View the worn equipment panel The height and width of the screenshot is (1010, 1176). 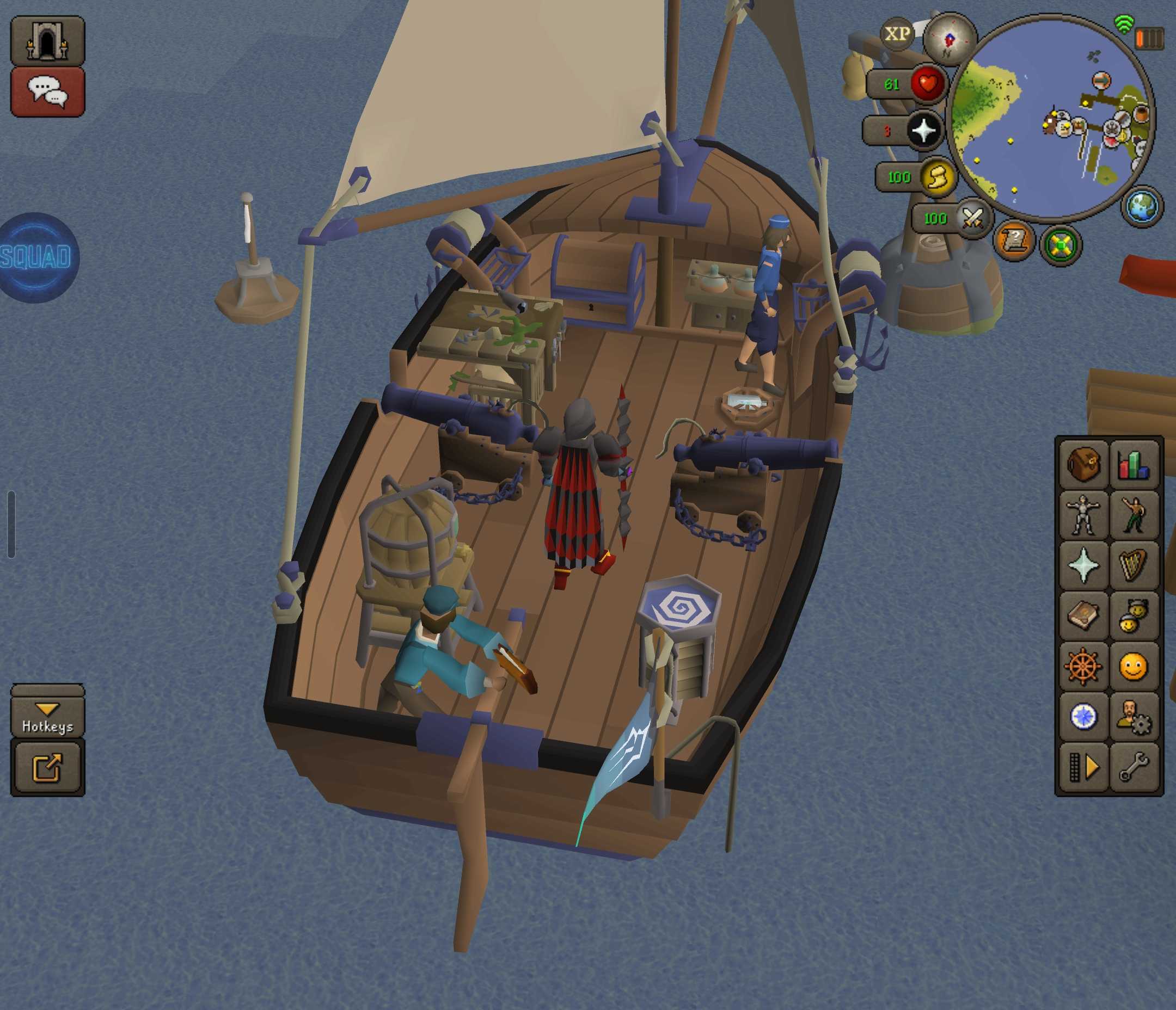coord(1083,514)
